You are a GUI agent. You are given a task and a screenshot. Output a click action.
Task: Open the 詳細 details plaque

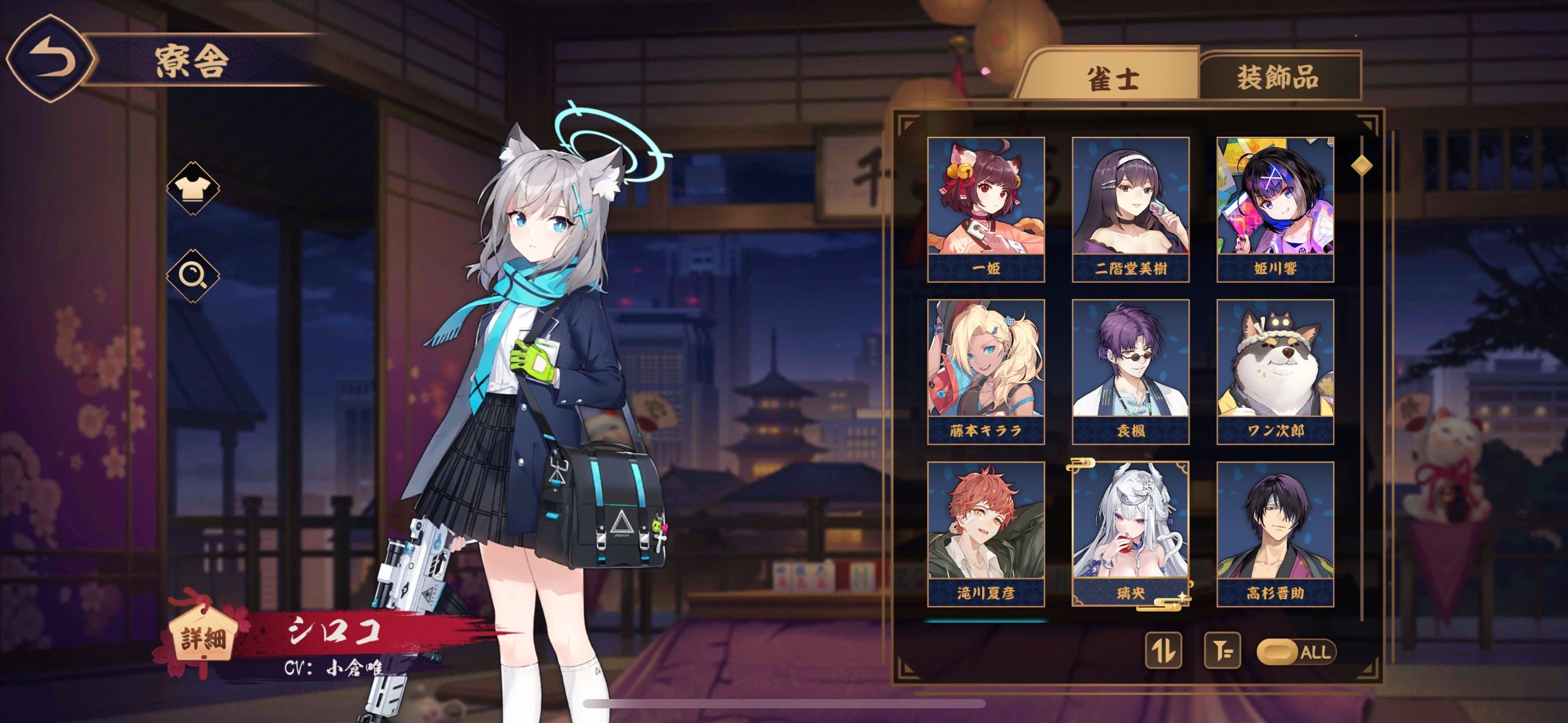(x=202, y=638)
